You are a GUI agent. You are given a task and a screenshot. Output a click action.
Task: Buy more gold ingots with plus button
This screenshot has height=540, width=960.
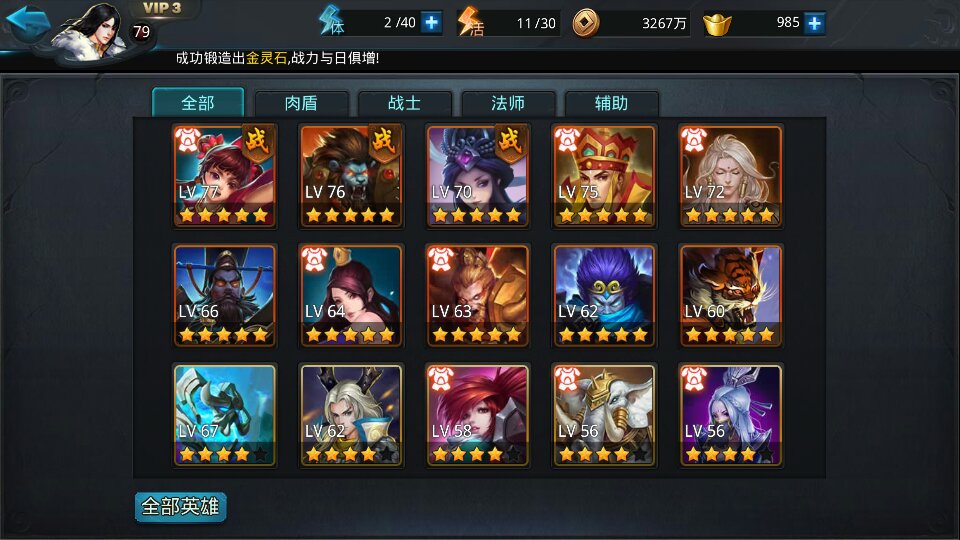(815, 22)
